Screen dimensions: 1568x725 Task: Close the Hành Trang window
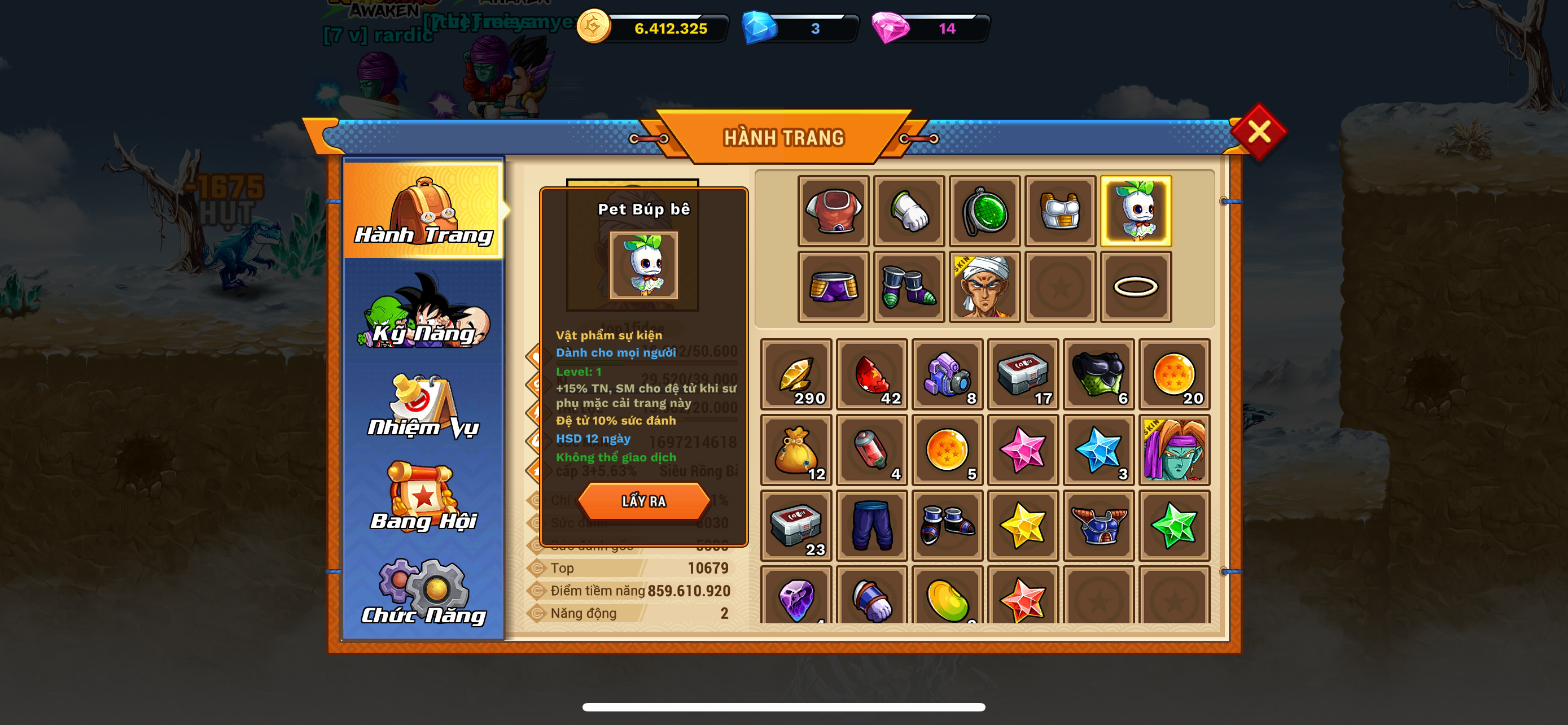coord(1258,132)
